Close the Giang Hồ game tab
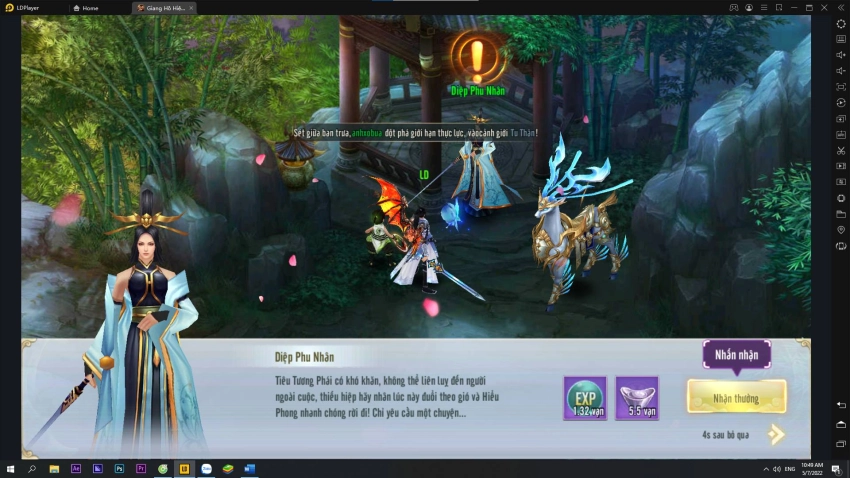 (191, 7)
